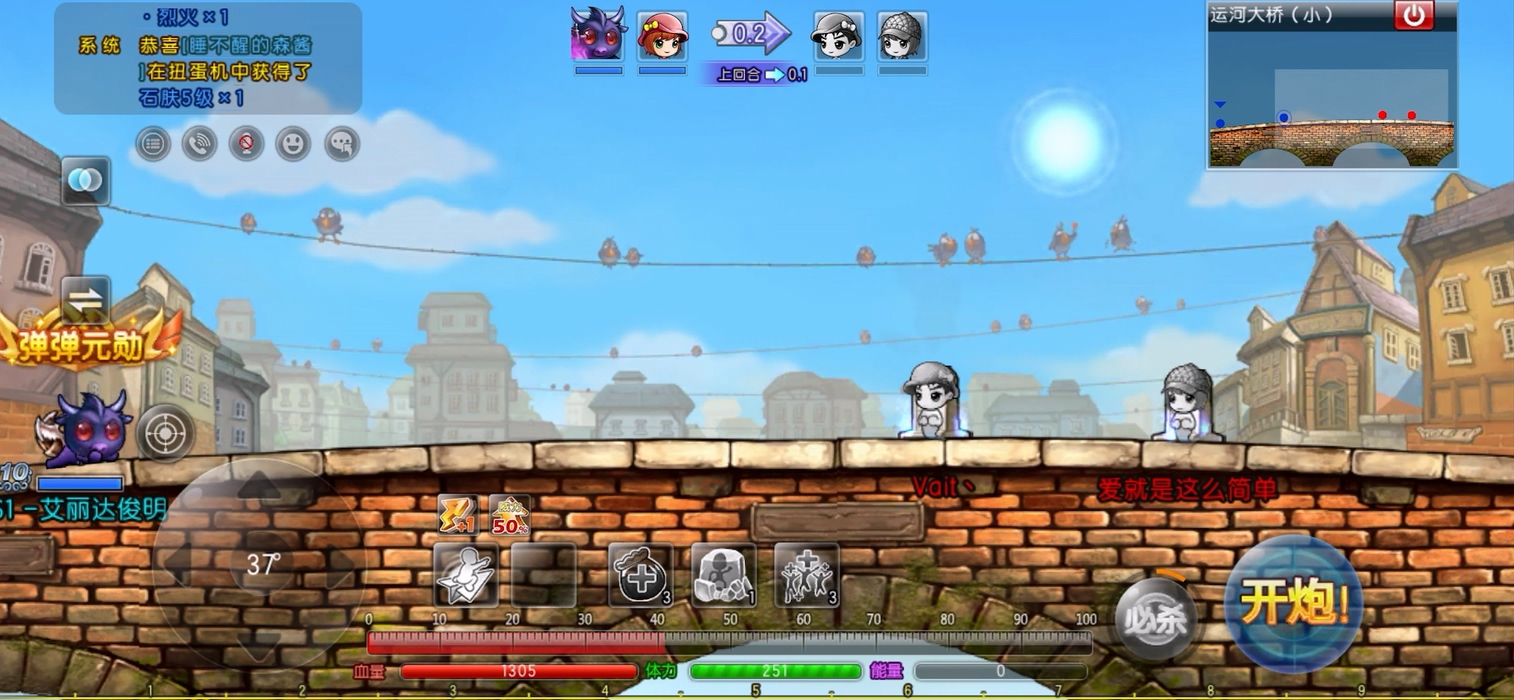Image resolution: width=1514 pixels, height=700 pixels.
Task: Fire the cannon with 开炮 button
Action: (1294, 603)
